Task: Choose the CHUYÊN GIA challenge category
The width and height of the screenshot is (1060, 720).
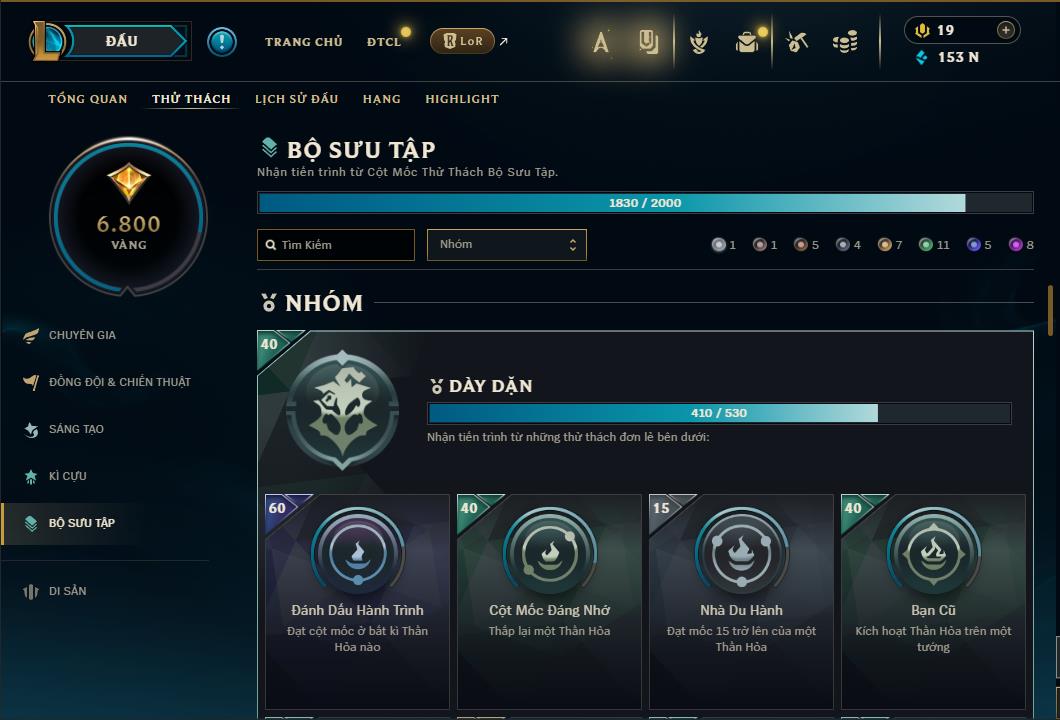Action: tap(82, 335)
